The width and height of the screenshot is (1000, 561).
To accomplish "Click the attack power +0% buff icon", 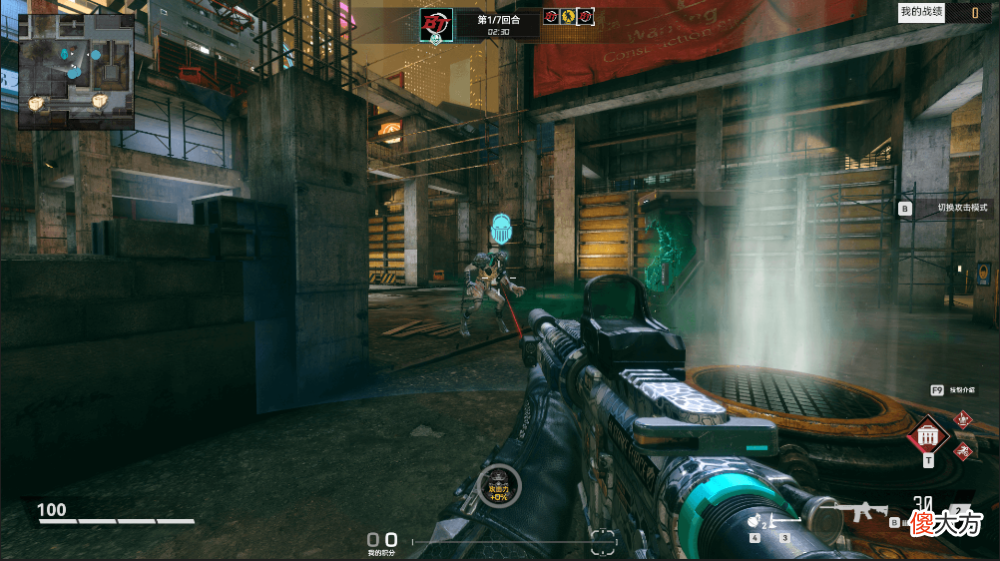I will pyautogui.click(x=499, y=485).
